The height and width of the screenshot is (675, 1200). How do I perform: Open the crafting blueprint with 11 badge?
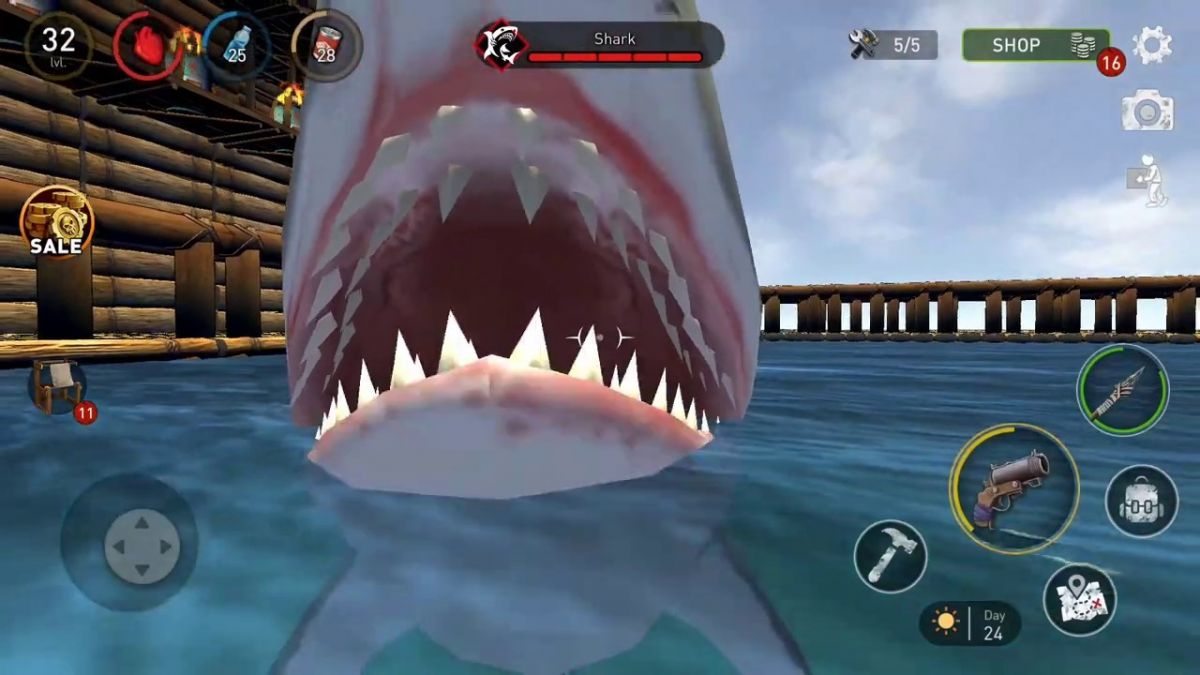click(58, 387)
